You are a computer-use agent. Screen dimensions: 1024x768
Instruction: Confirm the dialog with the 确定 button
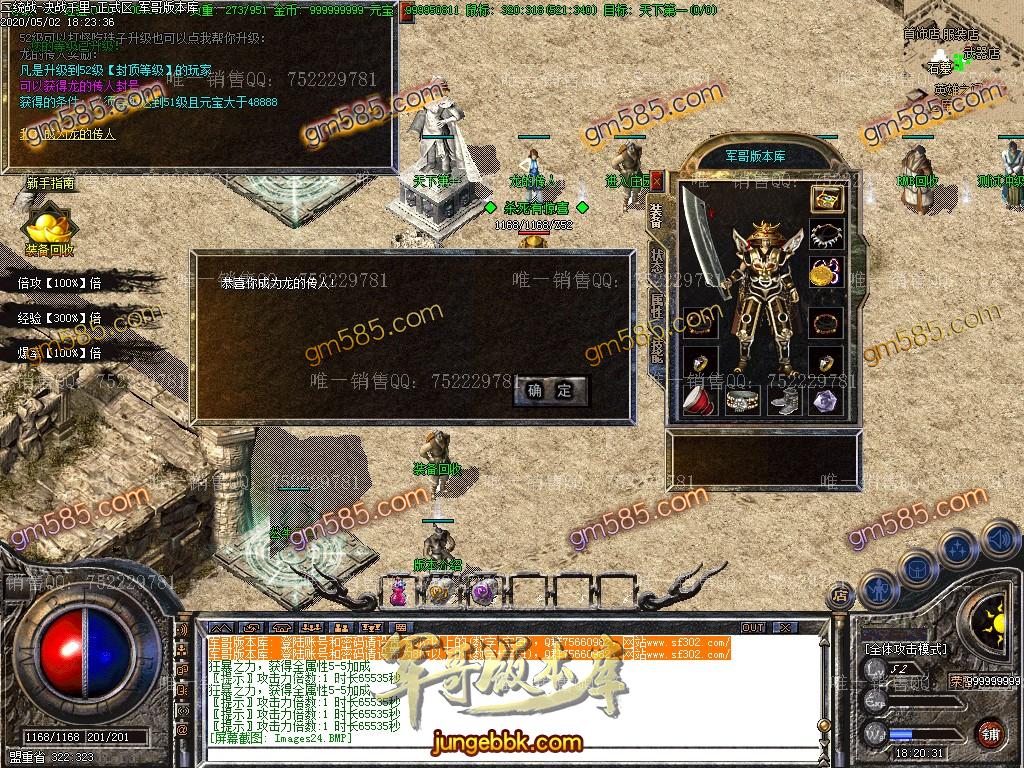click(550, 391)
